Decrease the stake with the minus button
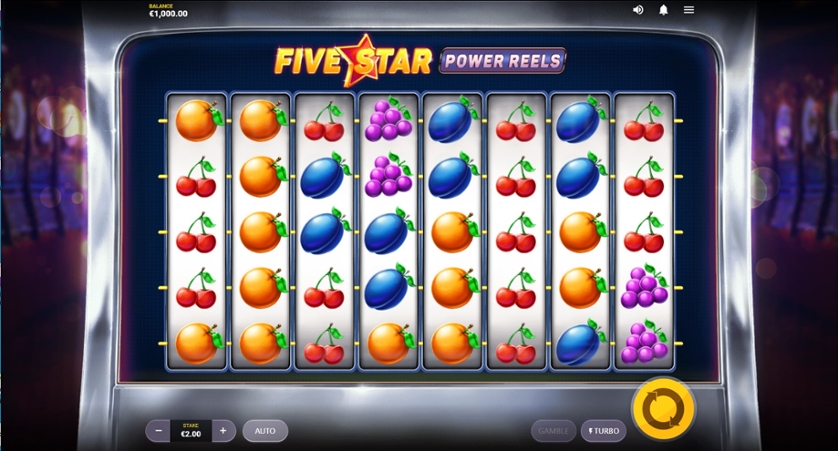This screenshot has height=451, width=838. (158, 431)
